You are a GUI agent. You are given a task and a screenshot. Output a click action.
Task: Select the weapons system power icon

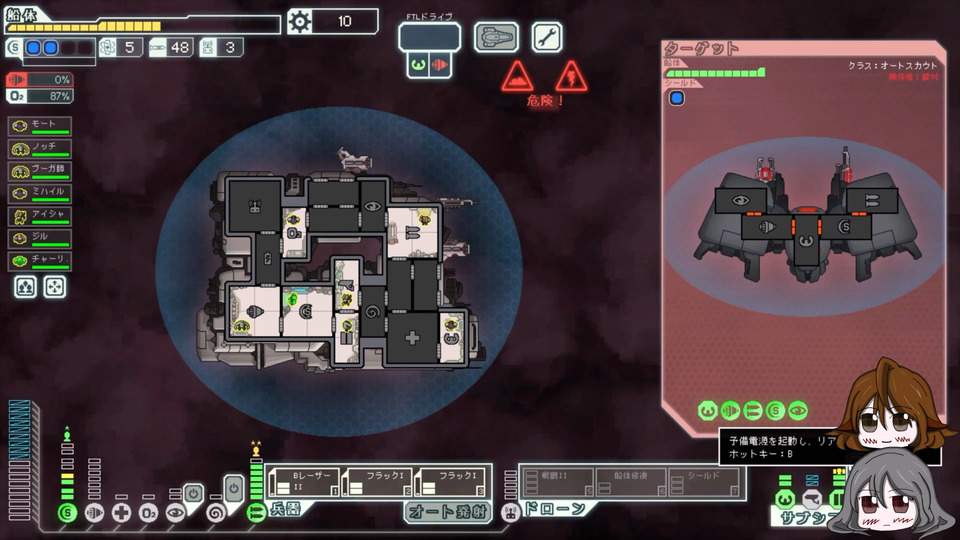(256, 513)
